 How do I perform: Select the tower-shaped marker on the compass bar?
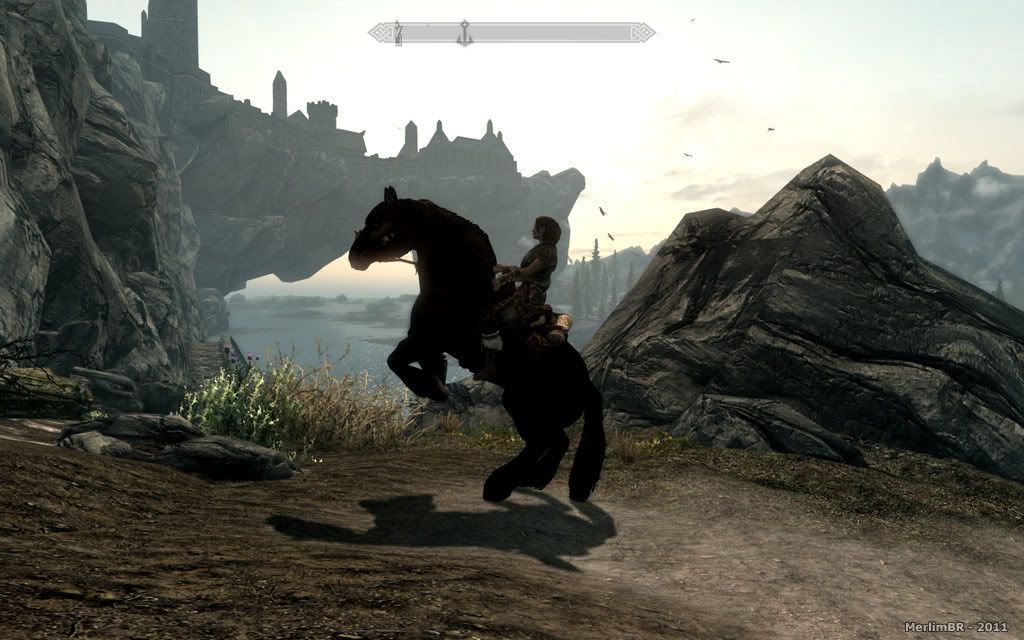point(398,33)
